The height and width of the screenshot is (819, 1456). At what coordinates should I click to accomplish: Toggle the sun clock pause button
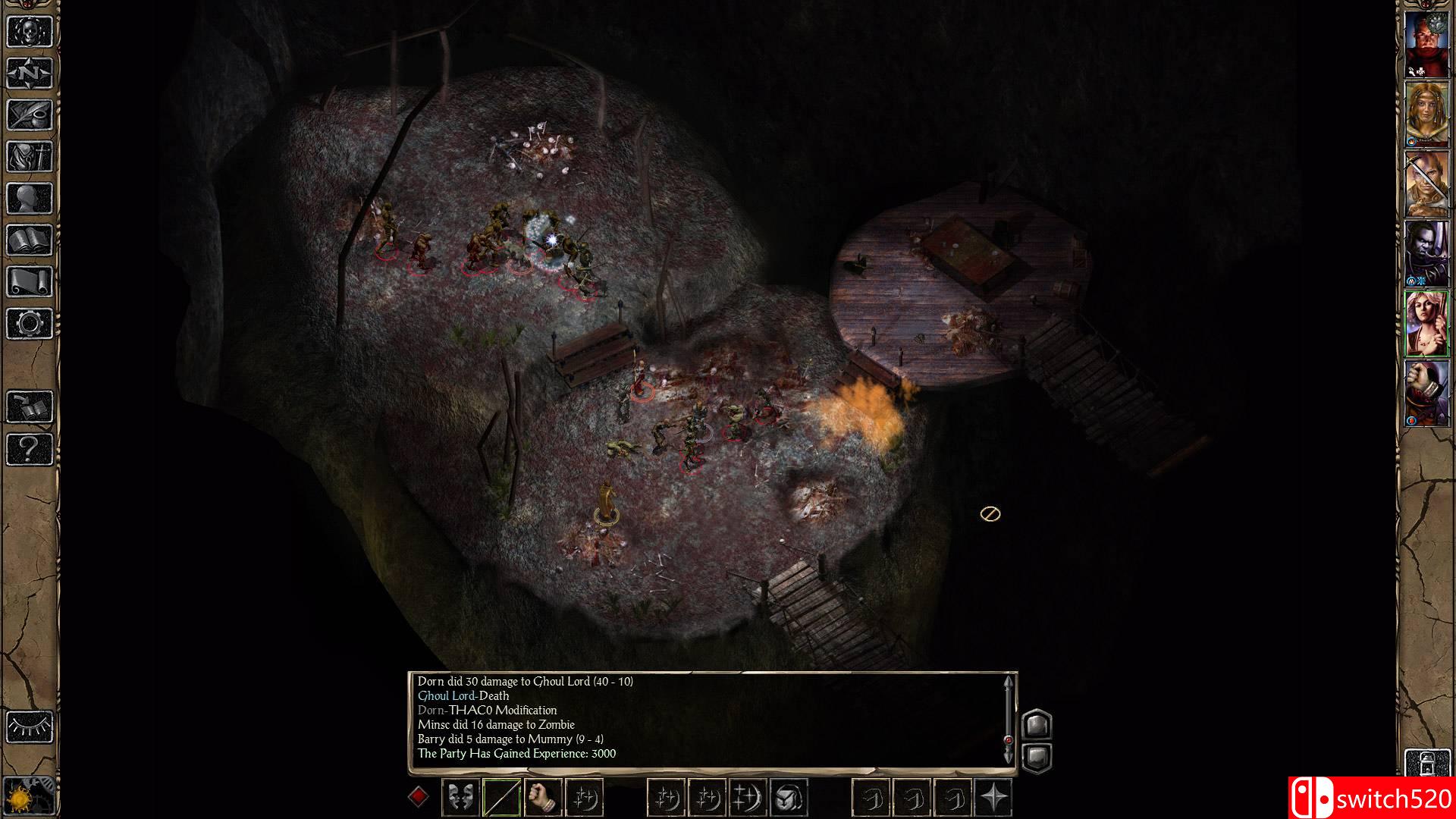click(x=30, y=798)
